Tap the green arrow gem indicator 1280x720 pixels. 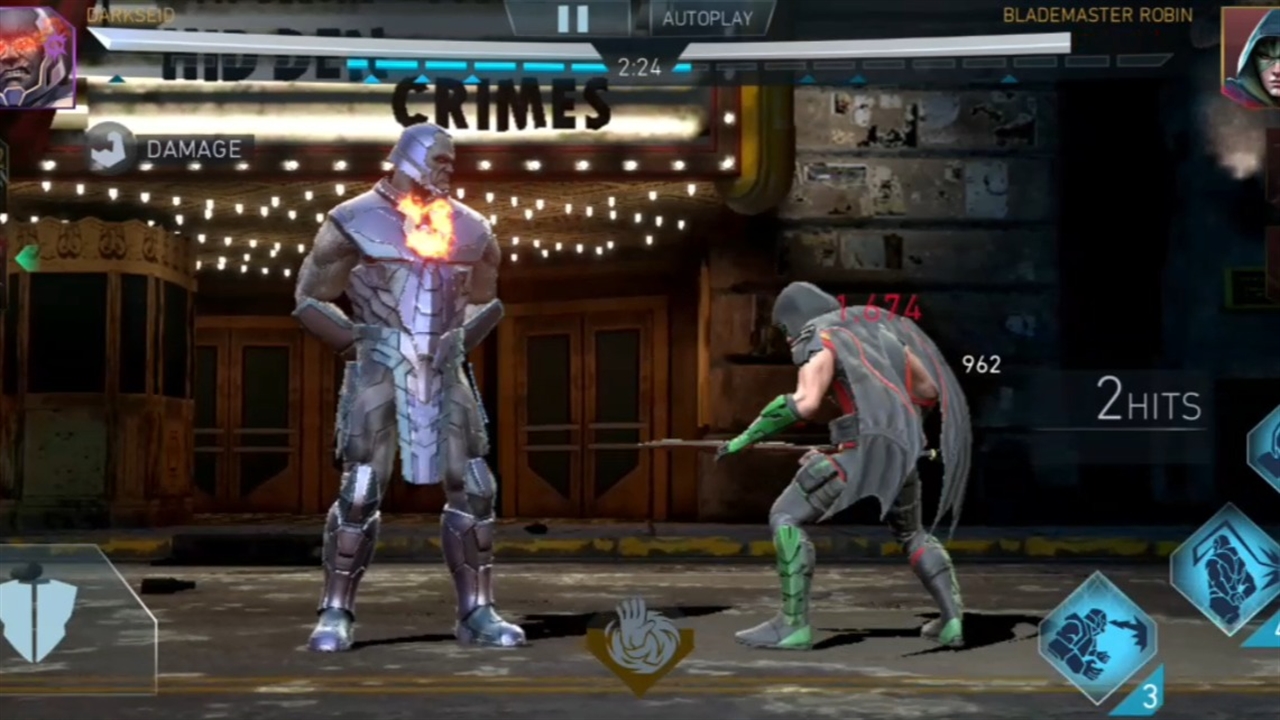(27, 258)
